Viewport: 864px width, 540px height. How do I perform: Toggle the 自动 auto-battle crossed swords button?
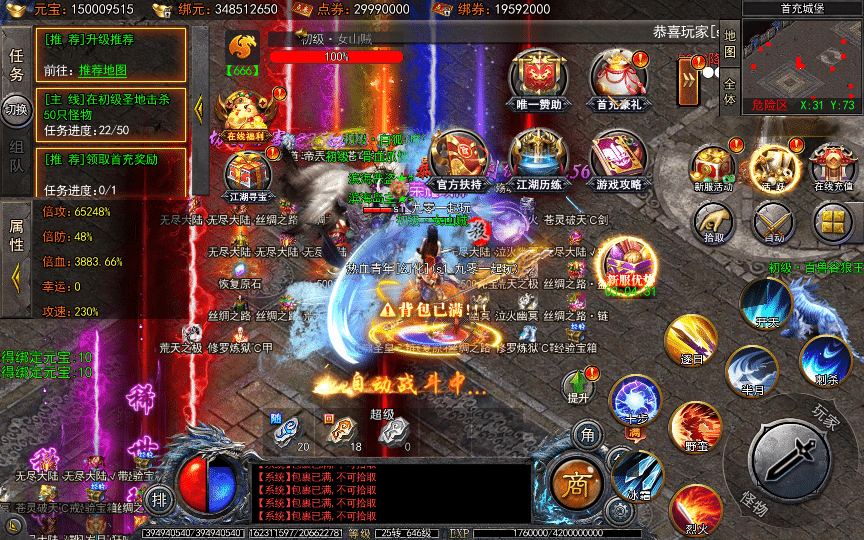pos(772,222)
